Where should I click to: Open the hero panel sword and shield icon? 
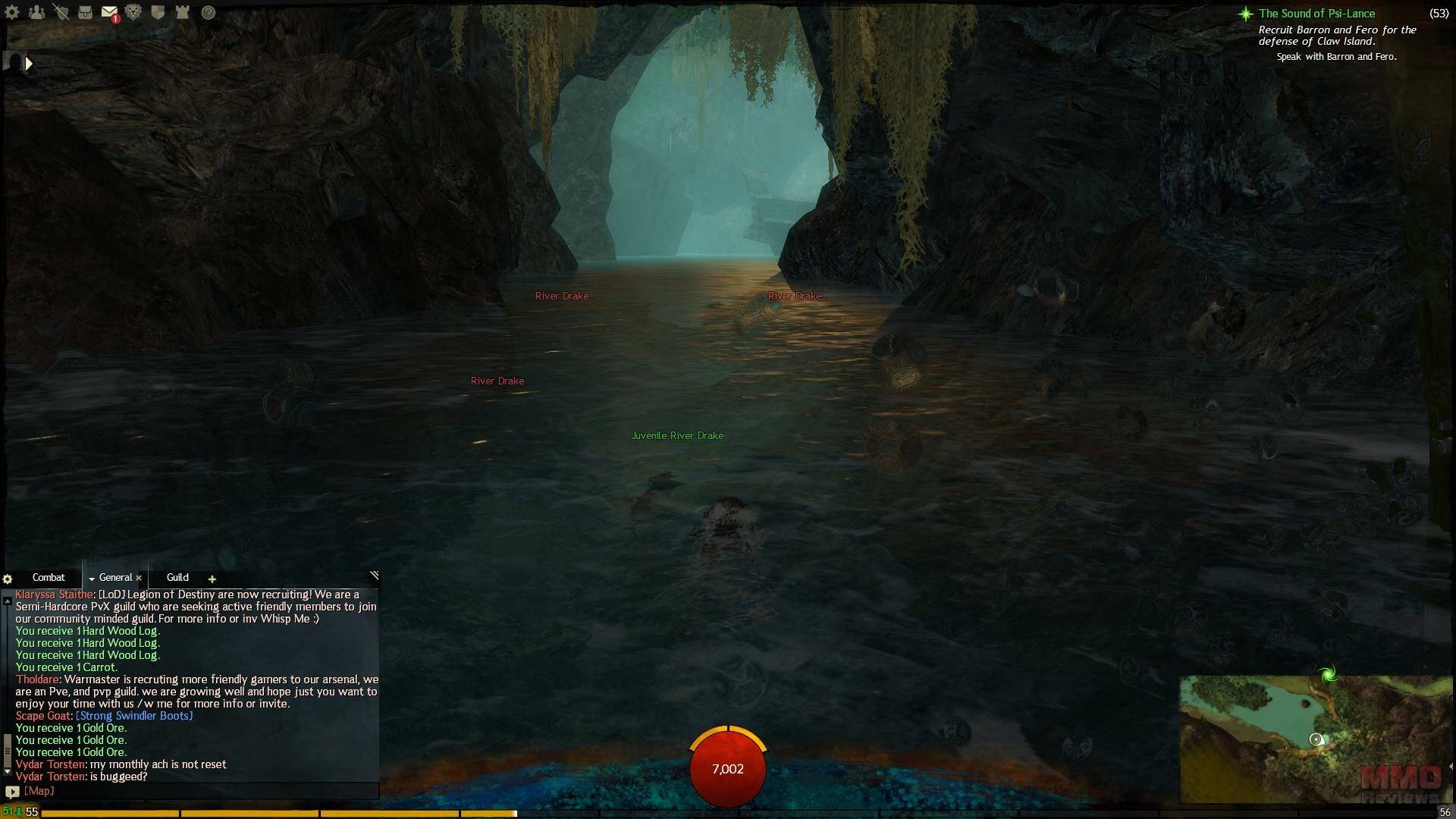click(61, 12)
